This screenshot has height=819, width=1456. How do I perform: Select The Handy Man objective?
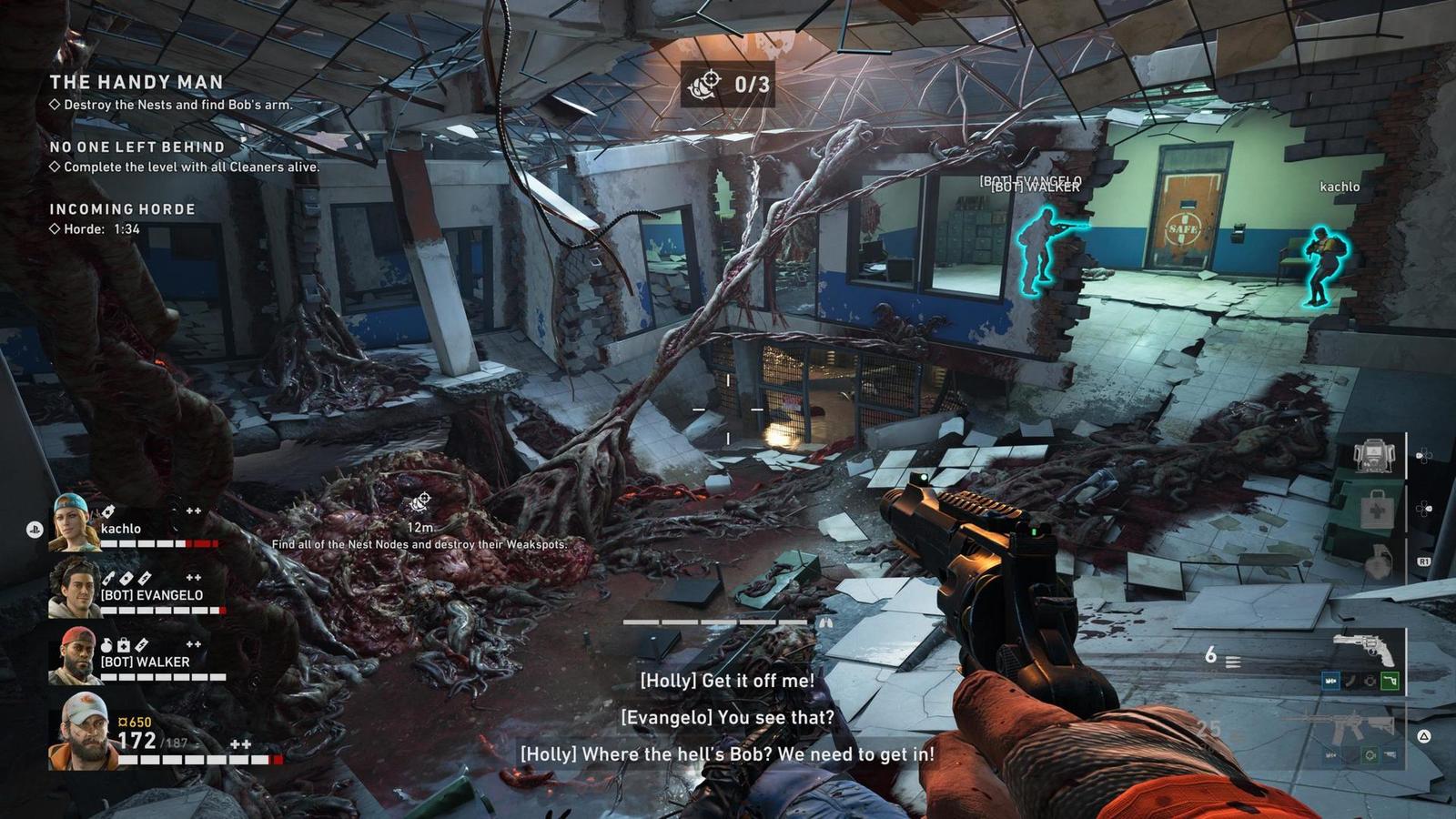click(136, 82)
